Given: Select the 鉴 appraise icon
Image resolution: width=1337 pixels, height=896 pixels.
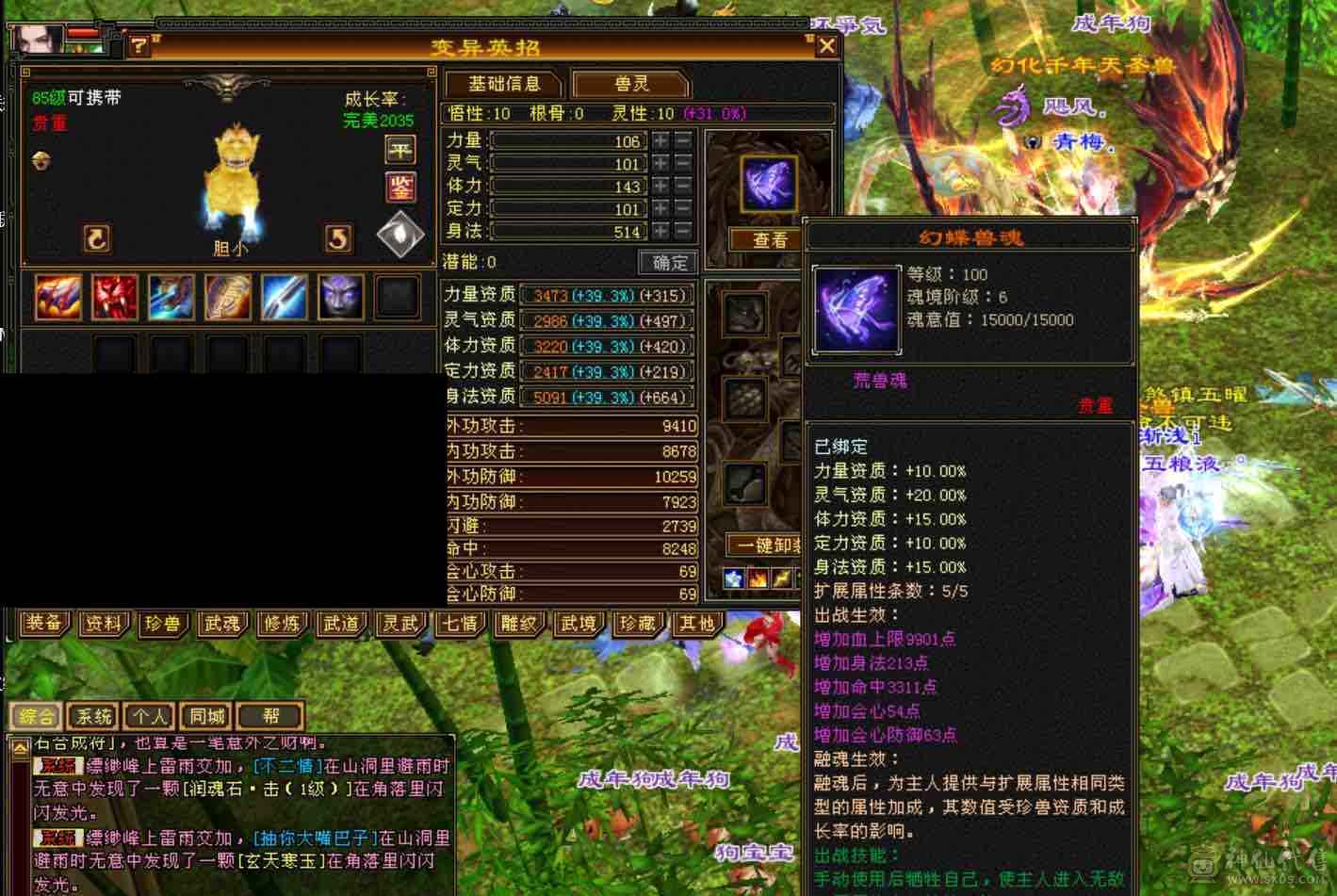Looking at the screenshot, I should [399, 187].
